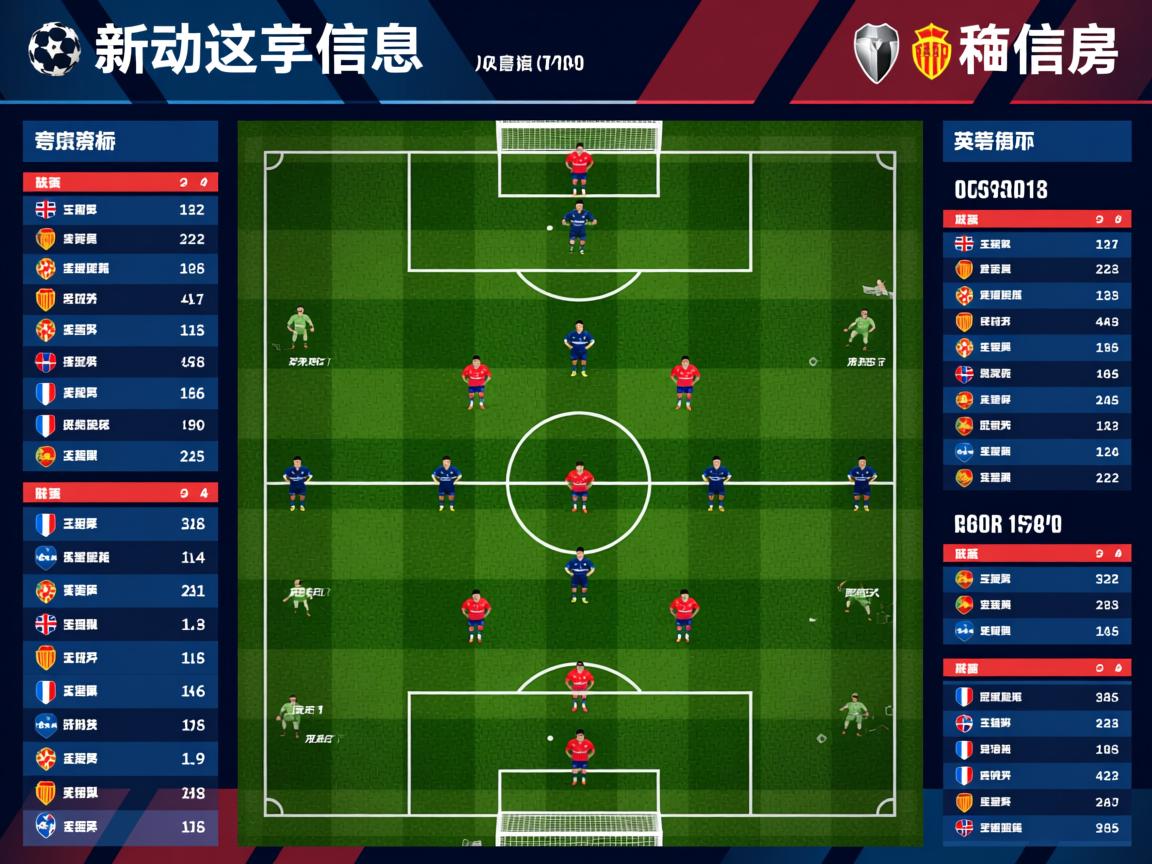Choose the right list row with value 245
Image resolution: width=1152 pixels, height=864 pixels.
(x=1037, y=400)
